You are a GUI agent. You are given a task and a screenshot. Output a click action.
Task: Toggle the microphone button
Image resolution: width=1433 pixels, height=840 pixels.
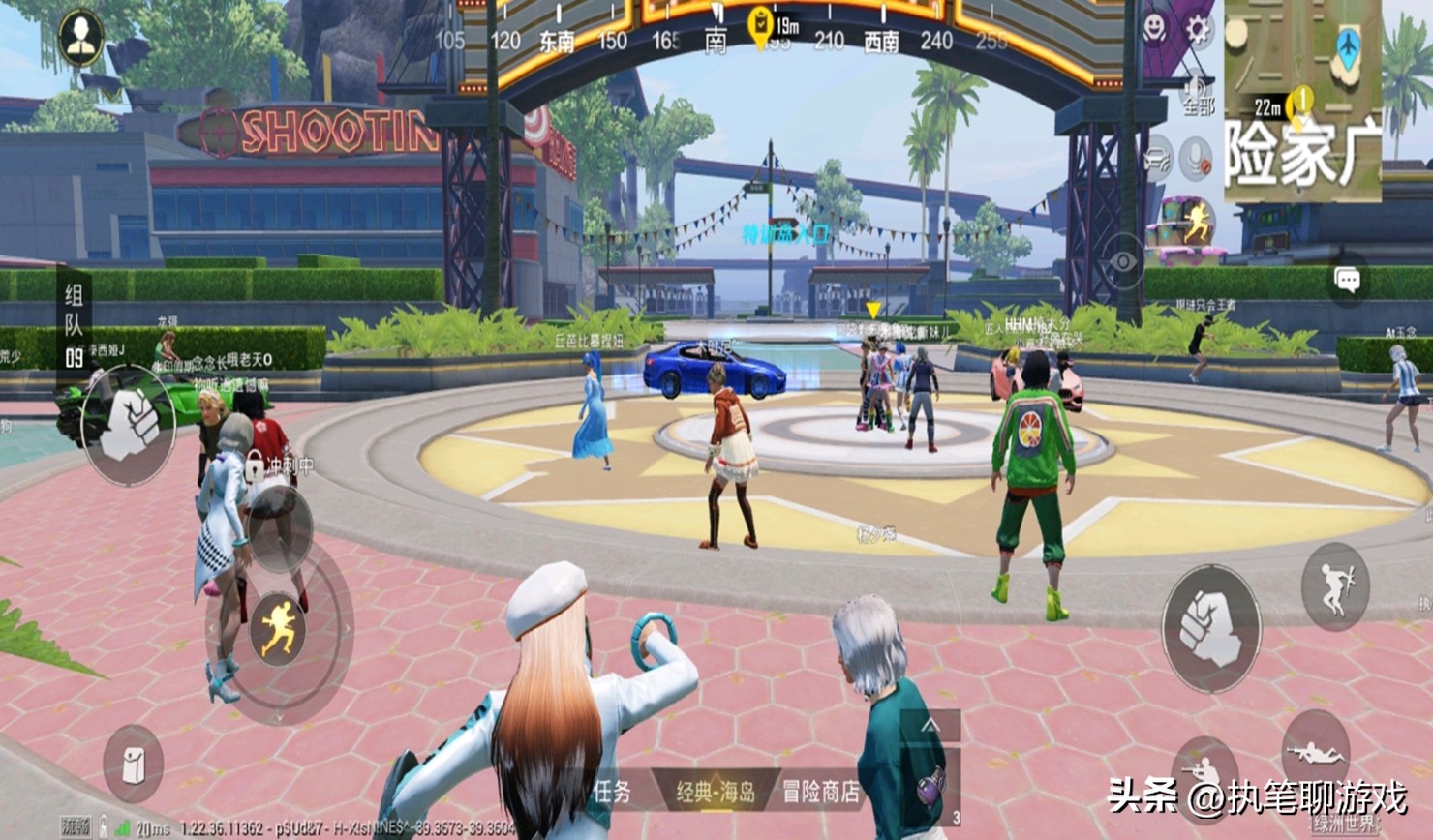pos(1198,159)
